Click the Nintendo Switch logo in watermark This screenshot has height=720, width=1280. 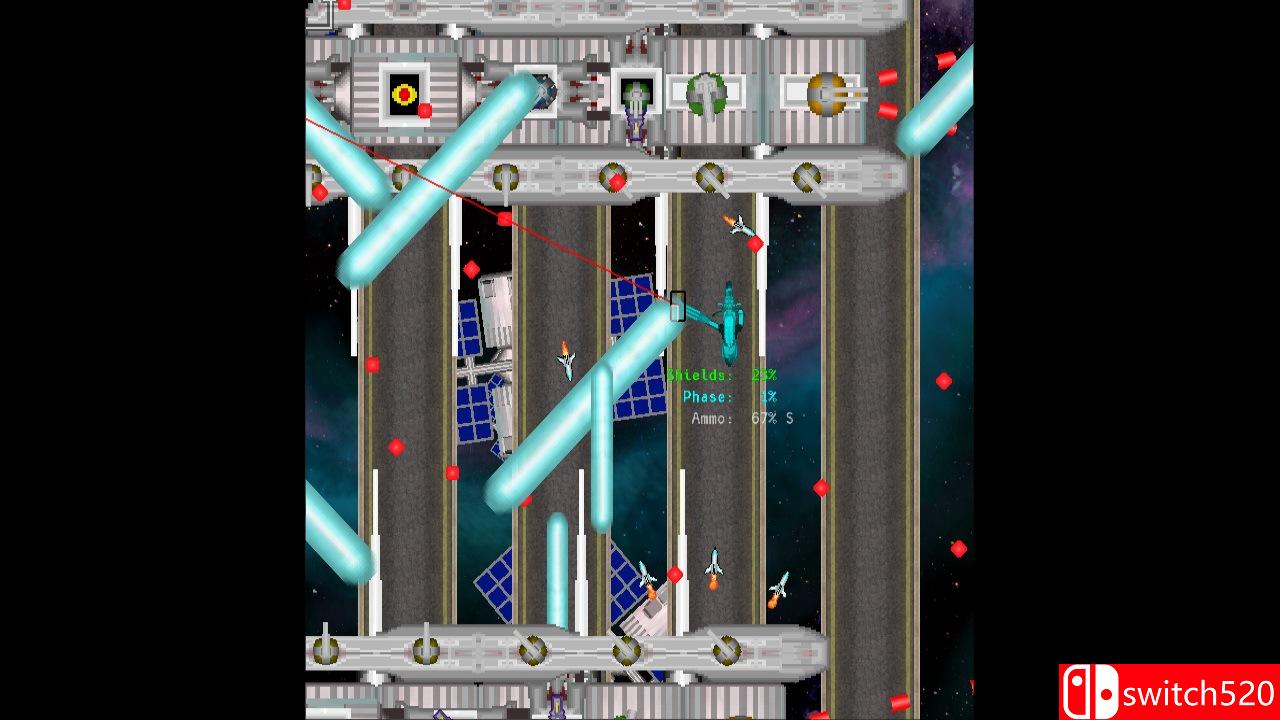[x=1089, y=690]
